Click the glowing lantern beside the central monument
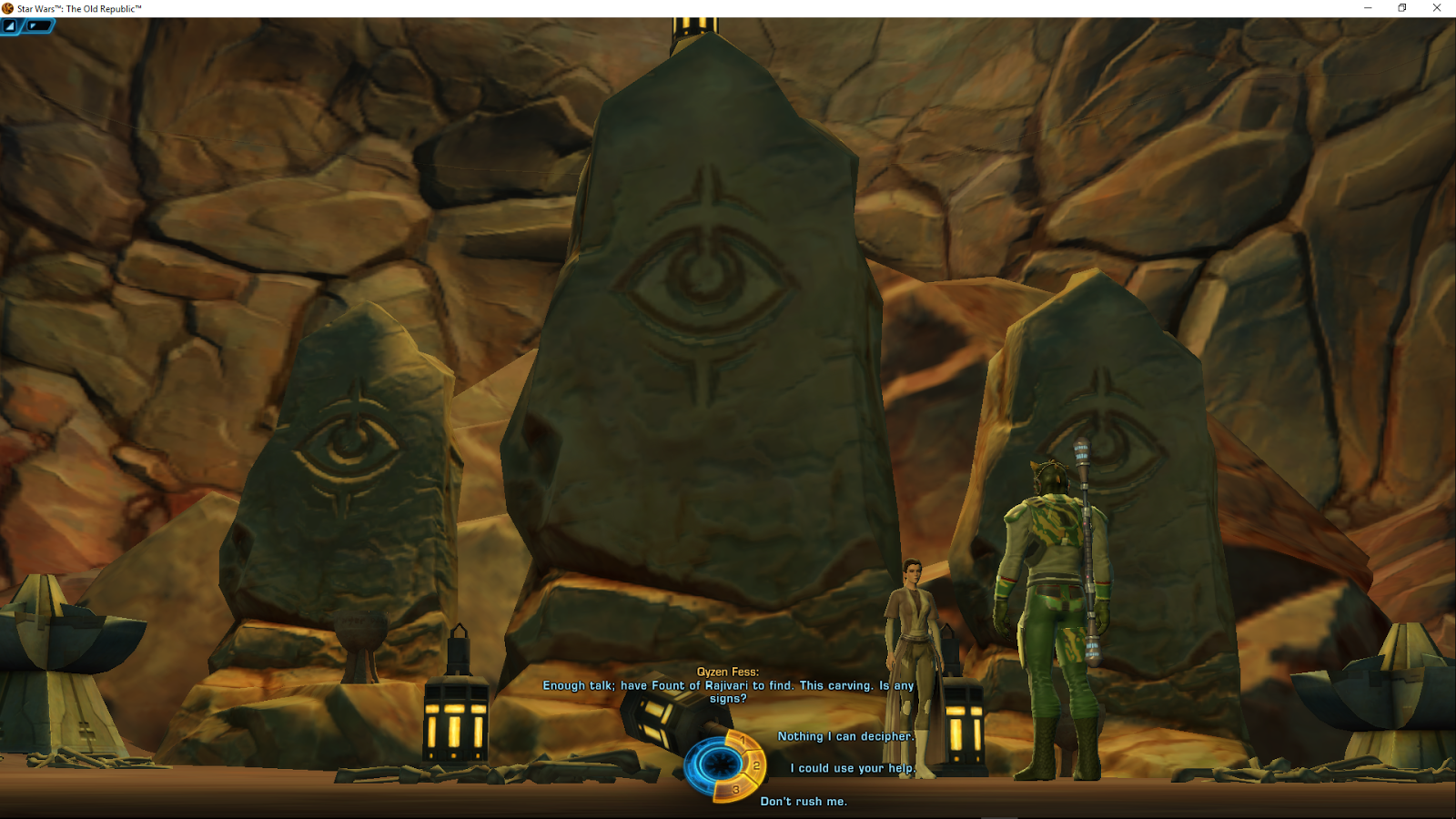Viewport: 1456px width, 819px height. [455, 719]
